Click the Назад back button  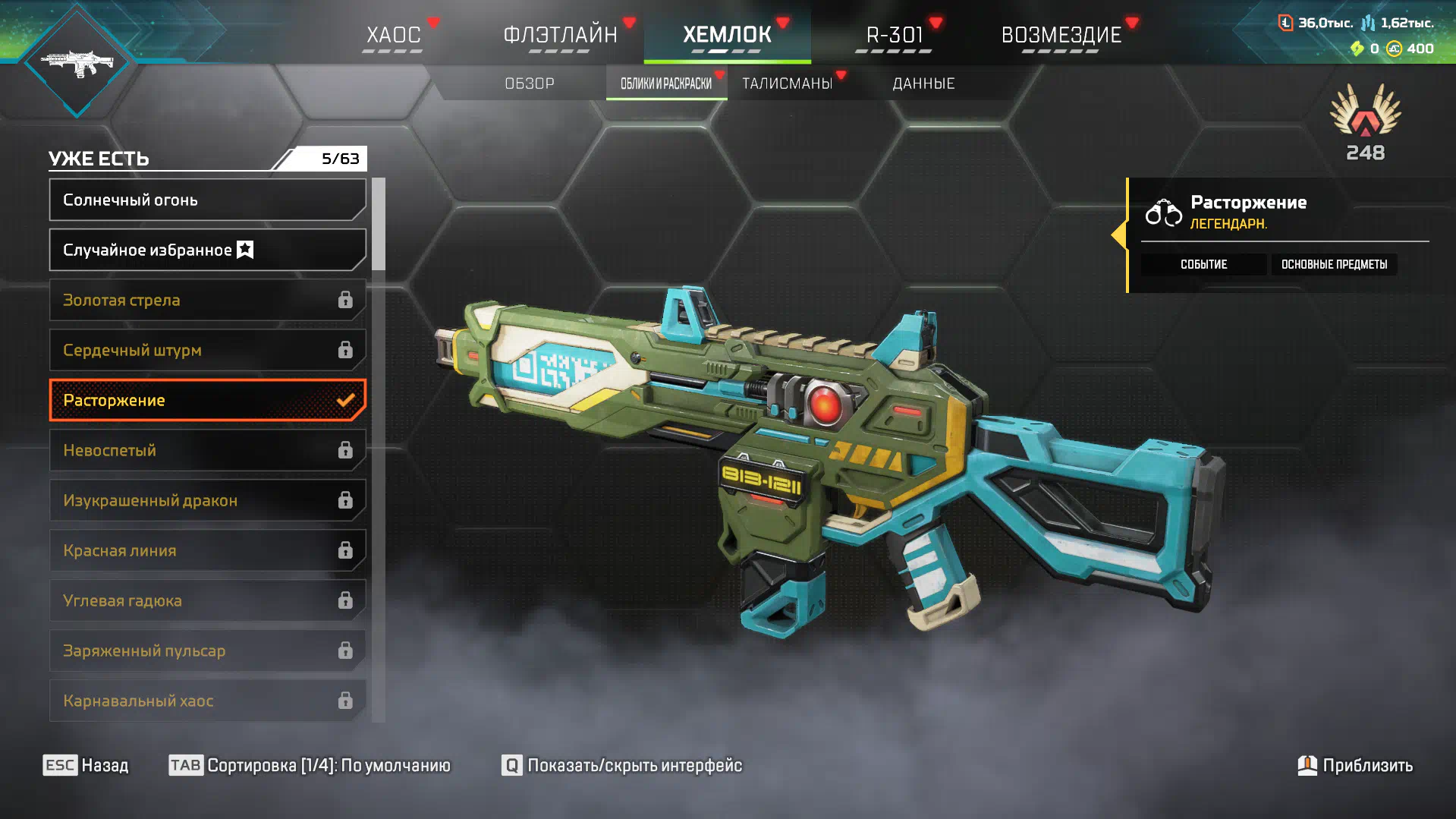pos(86,765)
